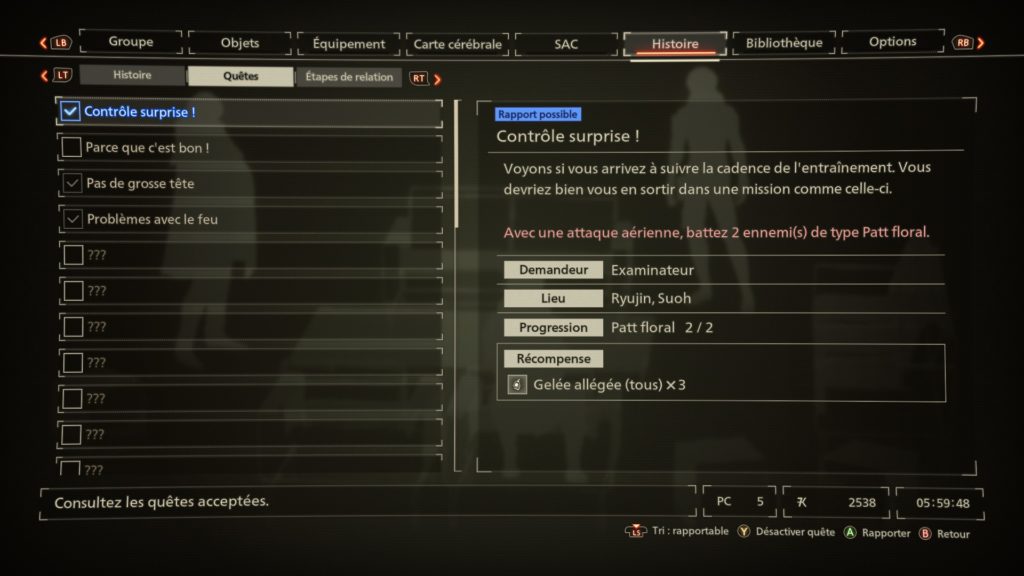Open the Bibliothèque tab
Viewport: 1024px width, 576px height.
tap(784, 43)
